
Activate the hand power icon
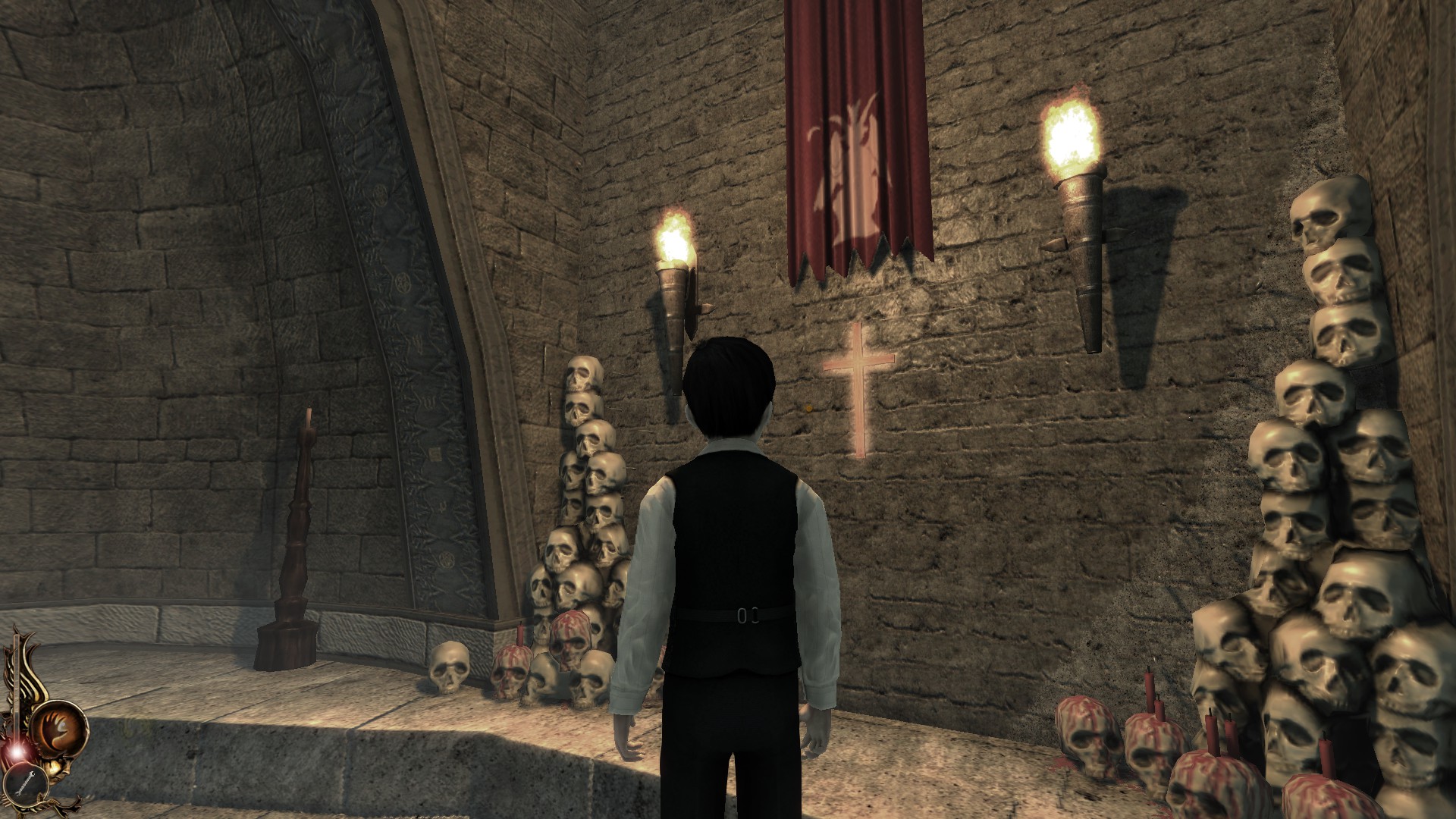coord(60,726)
